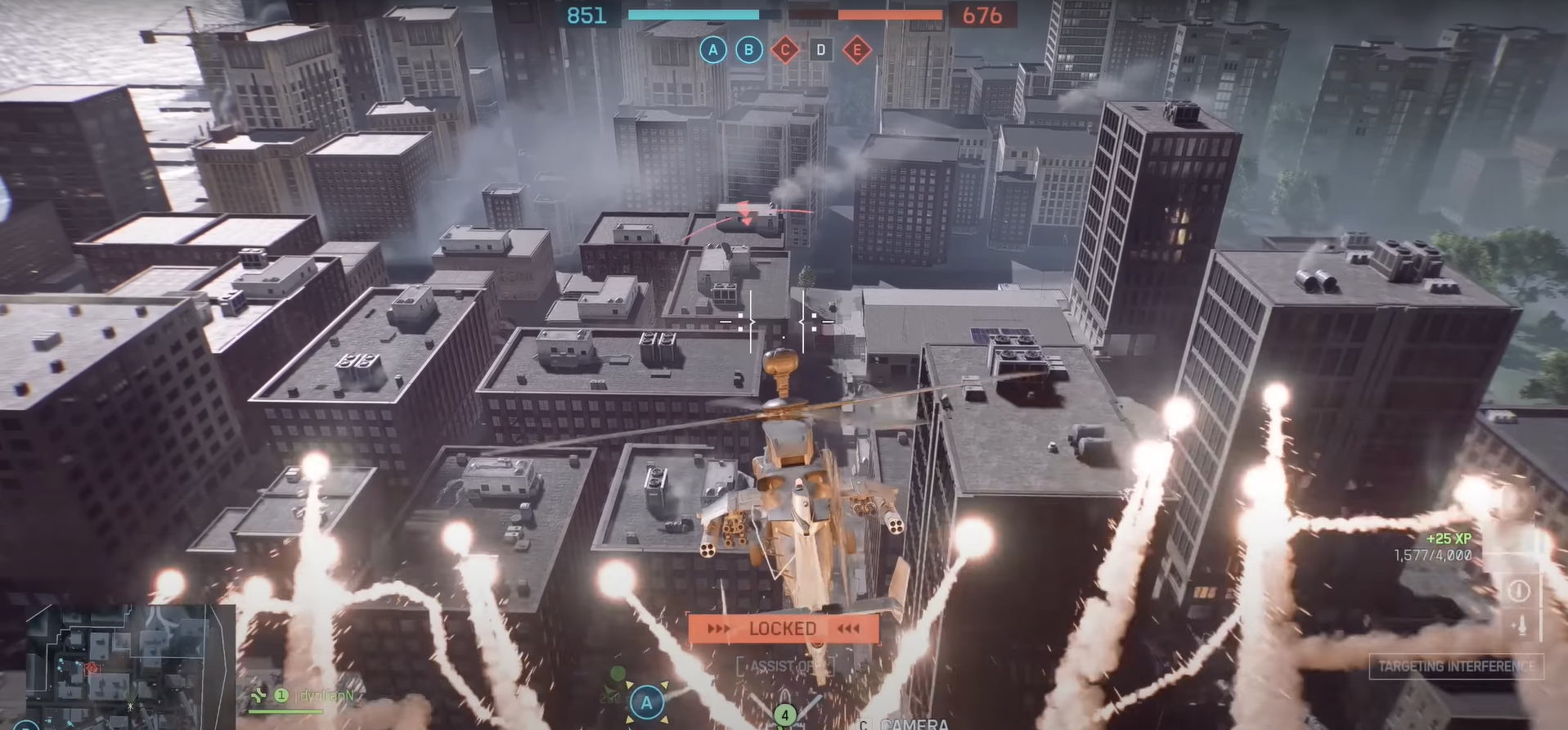Image resolution: width=1568 pixels, height=730 pixels.
Task: Click the ASSIST OFF indicator
Action: pyautogui.click(x=784, y=666)
